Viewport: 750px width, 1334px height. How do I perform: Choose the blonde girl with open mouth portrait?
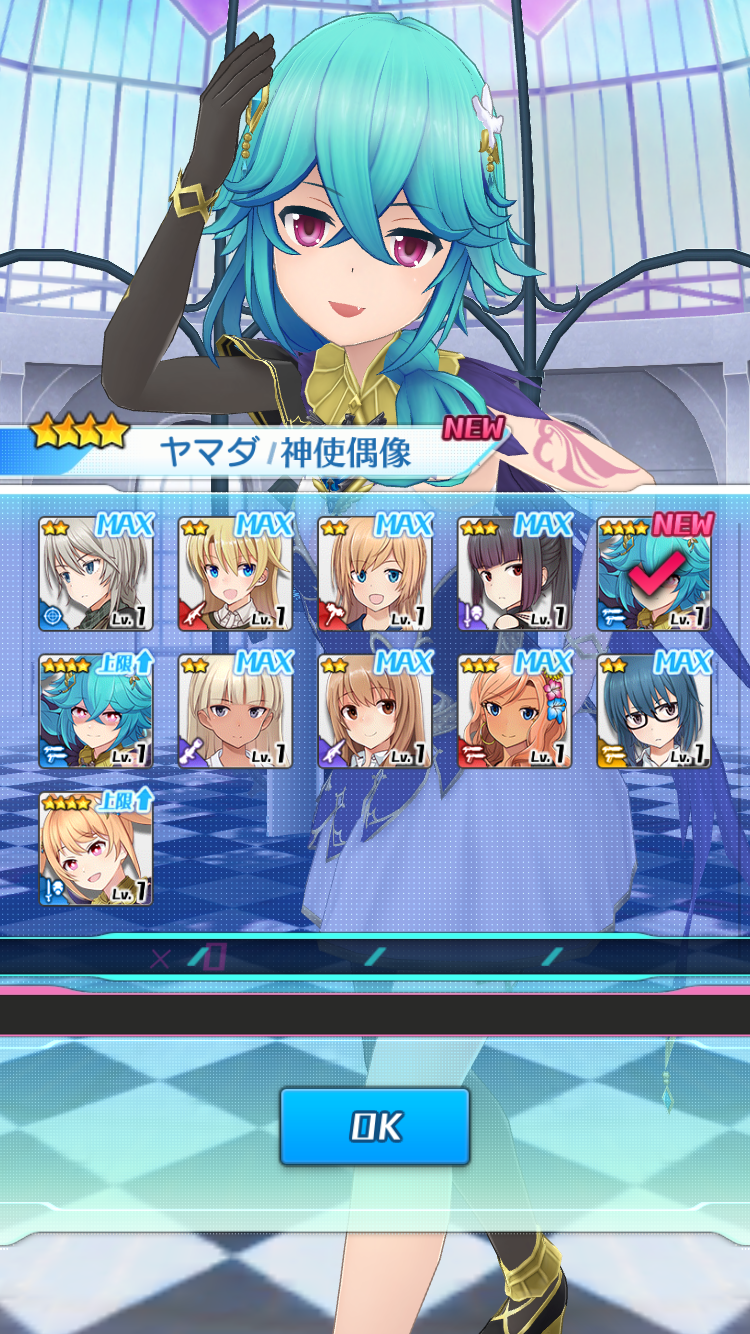click(x=235, y=574)
